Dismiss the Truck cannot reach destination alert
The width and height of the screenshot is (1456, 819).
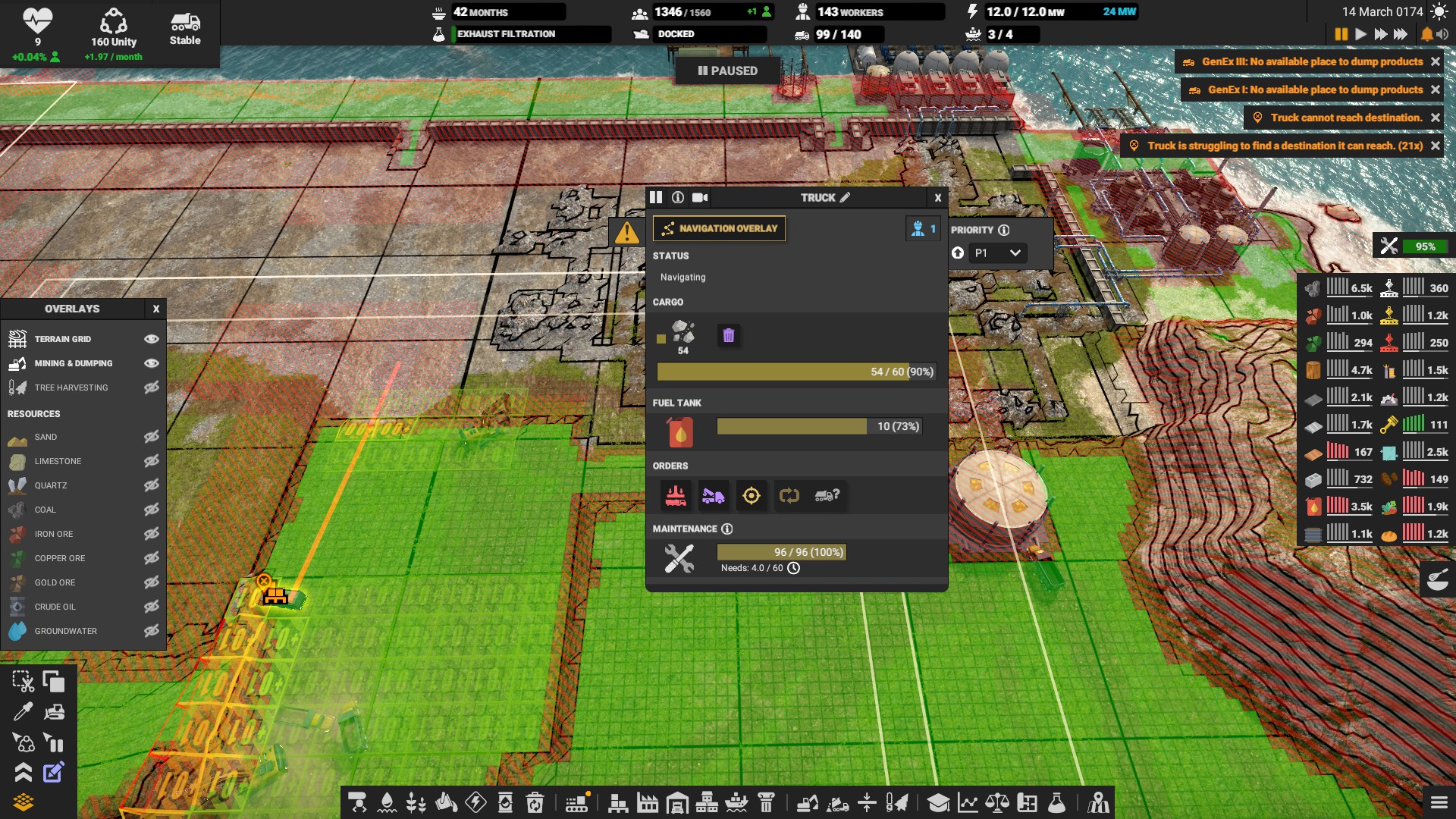1436,118
